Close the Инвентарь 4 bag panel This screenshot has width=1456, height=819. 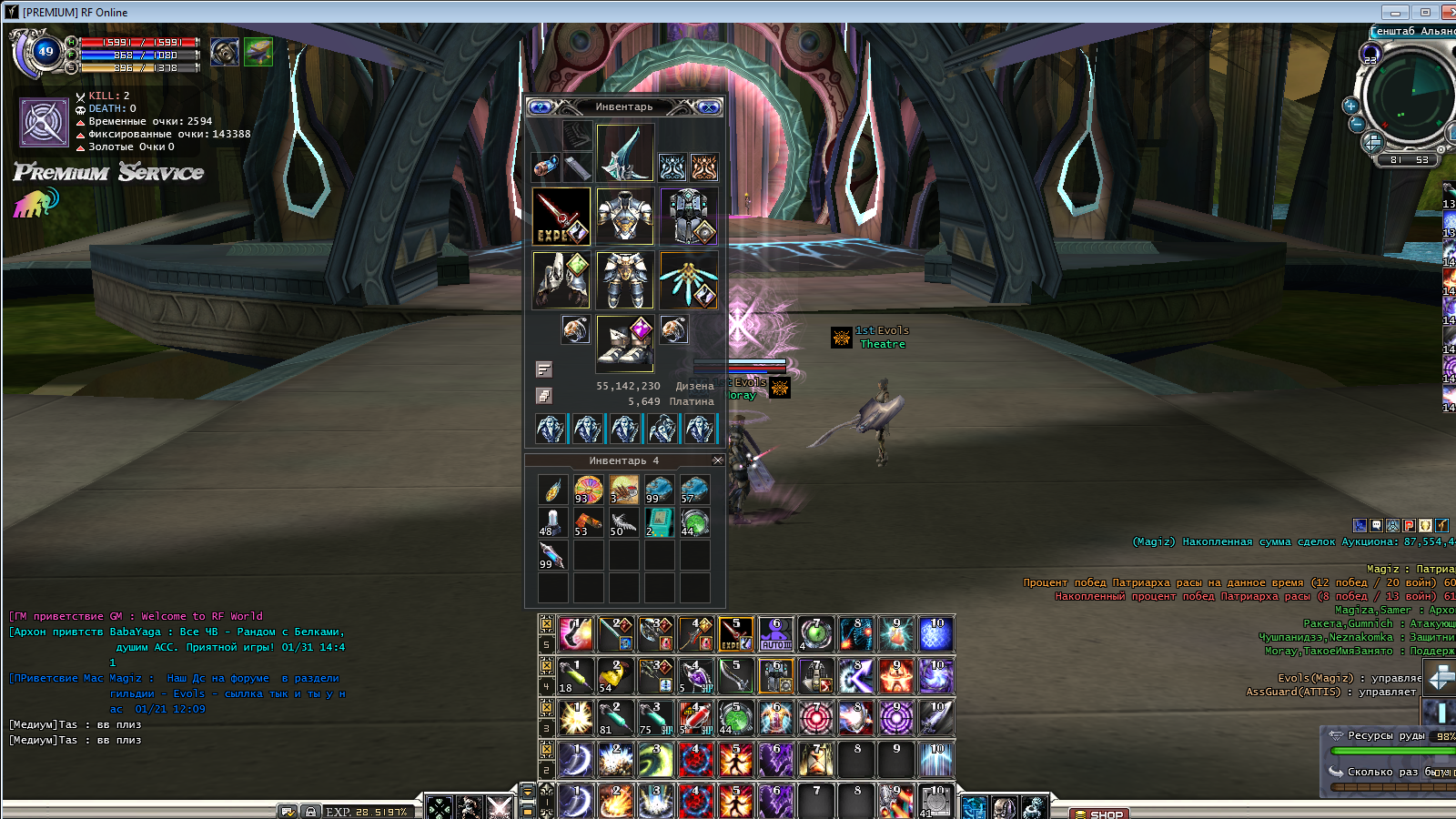coord(717,460)
